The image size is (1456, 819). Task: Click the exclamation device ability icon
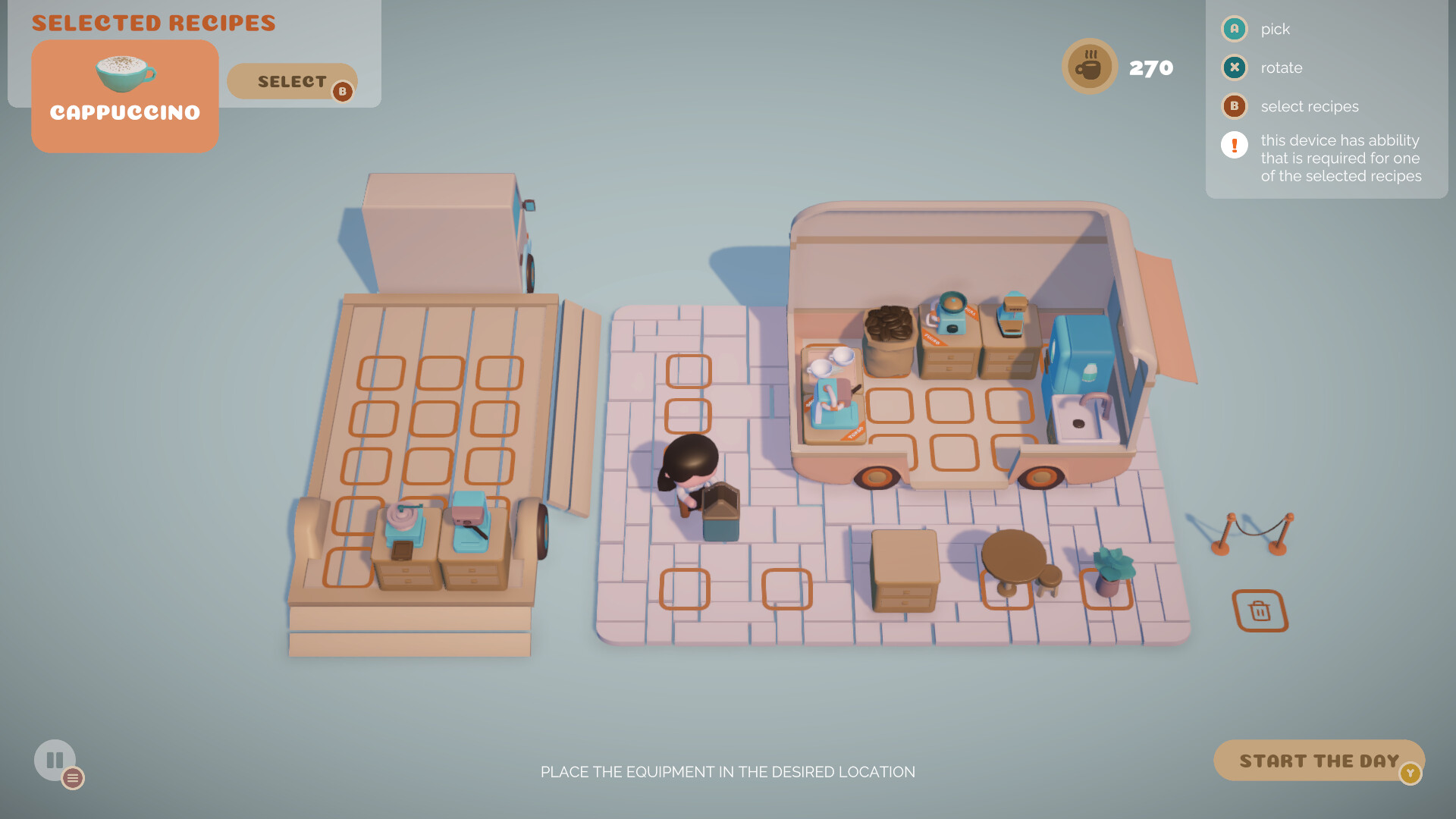1234,144
